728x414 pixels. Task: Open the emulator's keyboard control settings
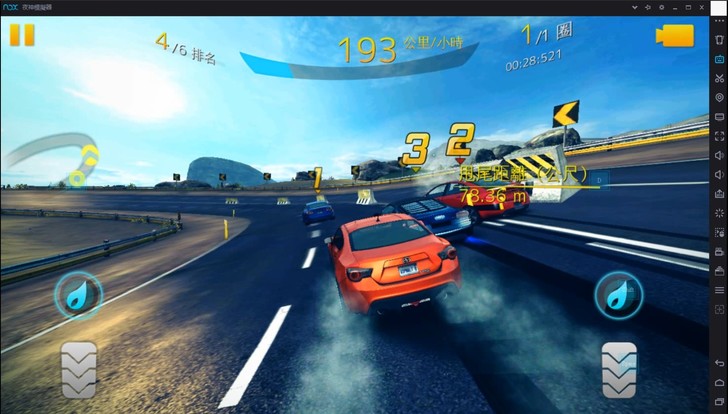719,59
